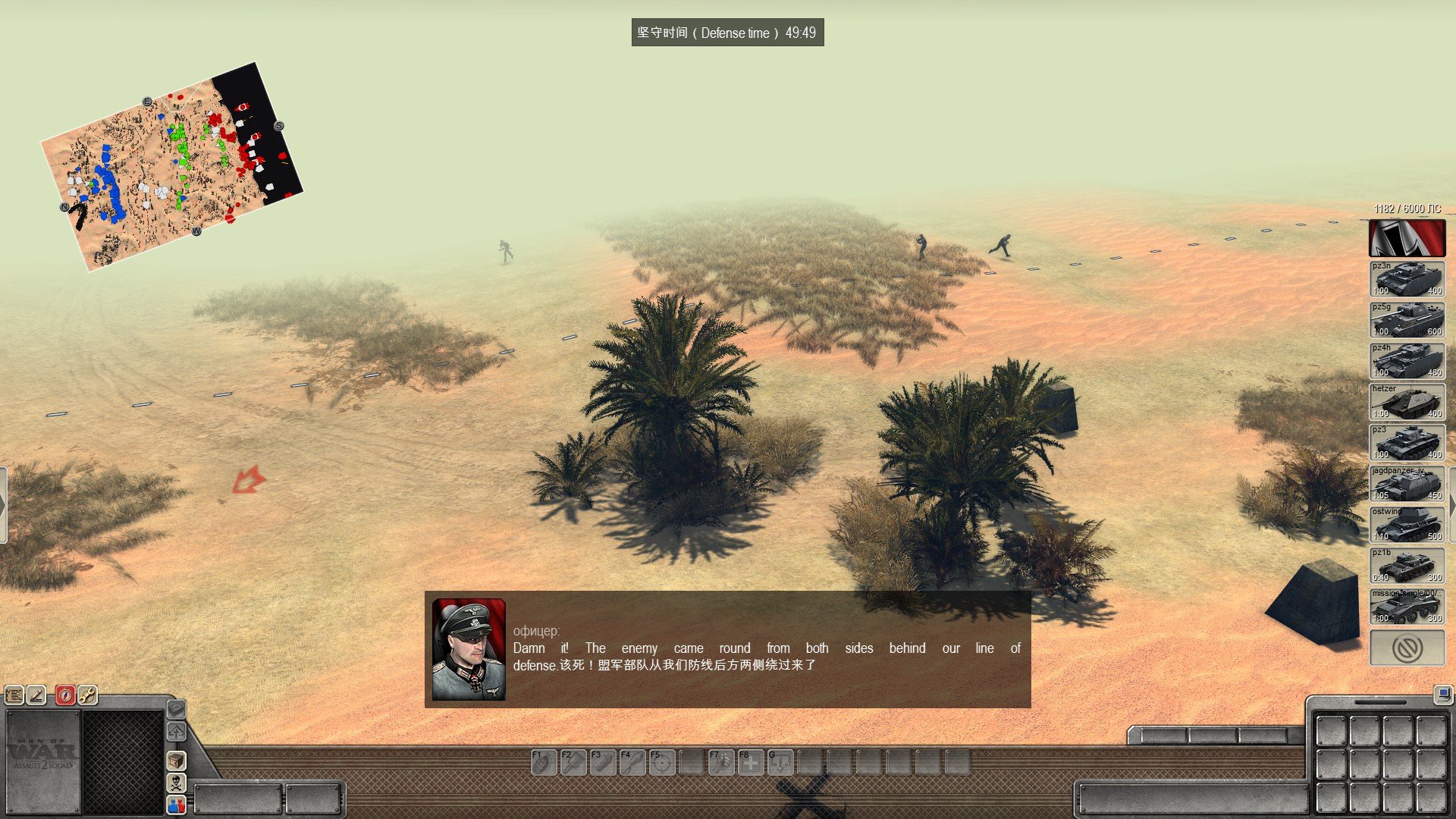Activate the F1 grenade command
Screen dimensions: 1456x819
[x=543, y=762]
